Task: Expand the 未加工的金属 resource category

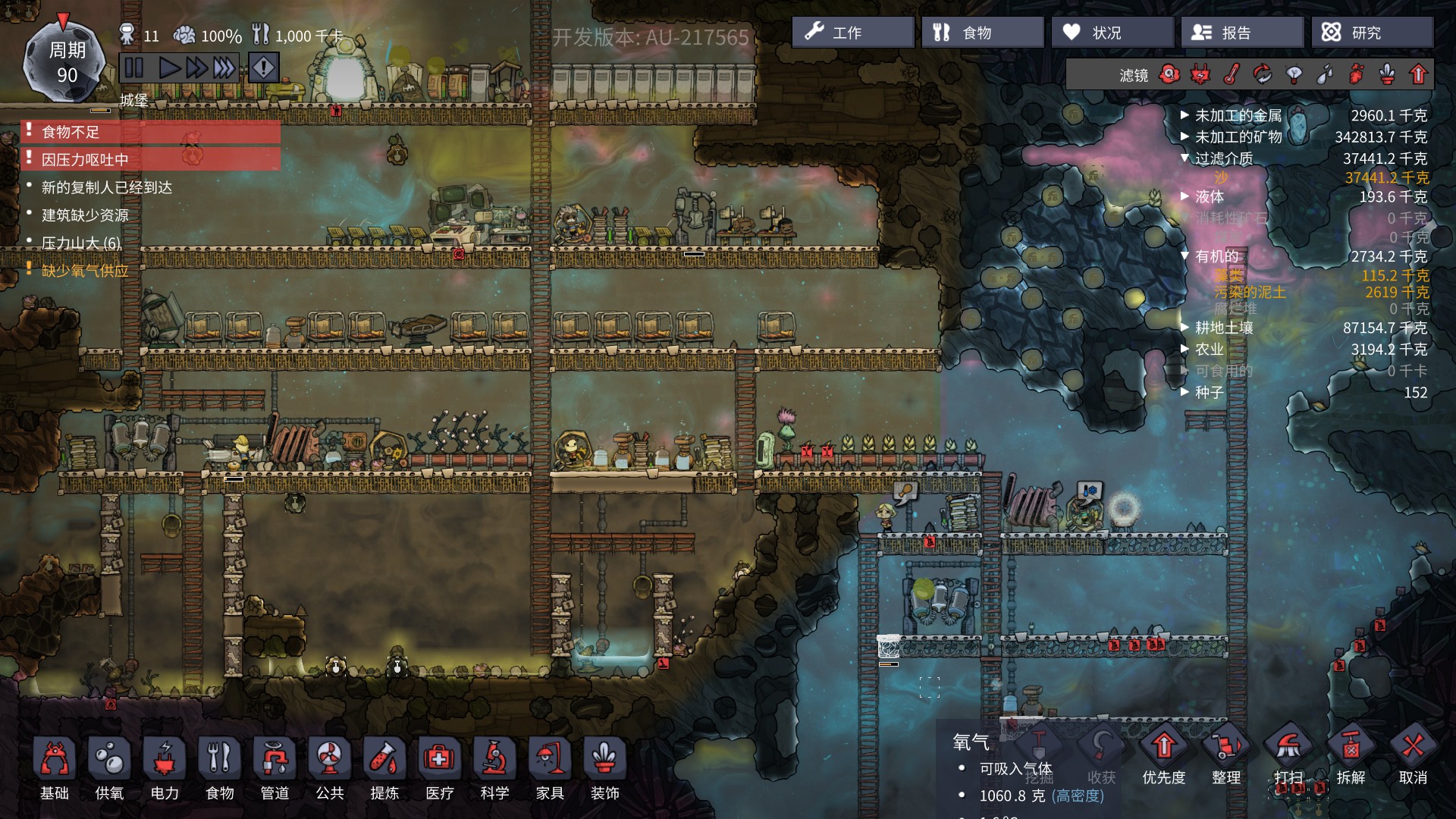Action: pos(1185,115)
